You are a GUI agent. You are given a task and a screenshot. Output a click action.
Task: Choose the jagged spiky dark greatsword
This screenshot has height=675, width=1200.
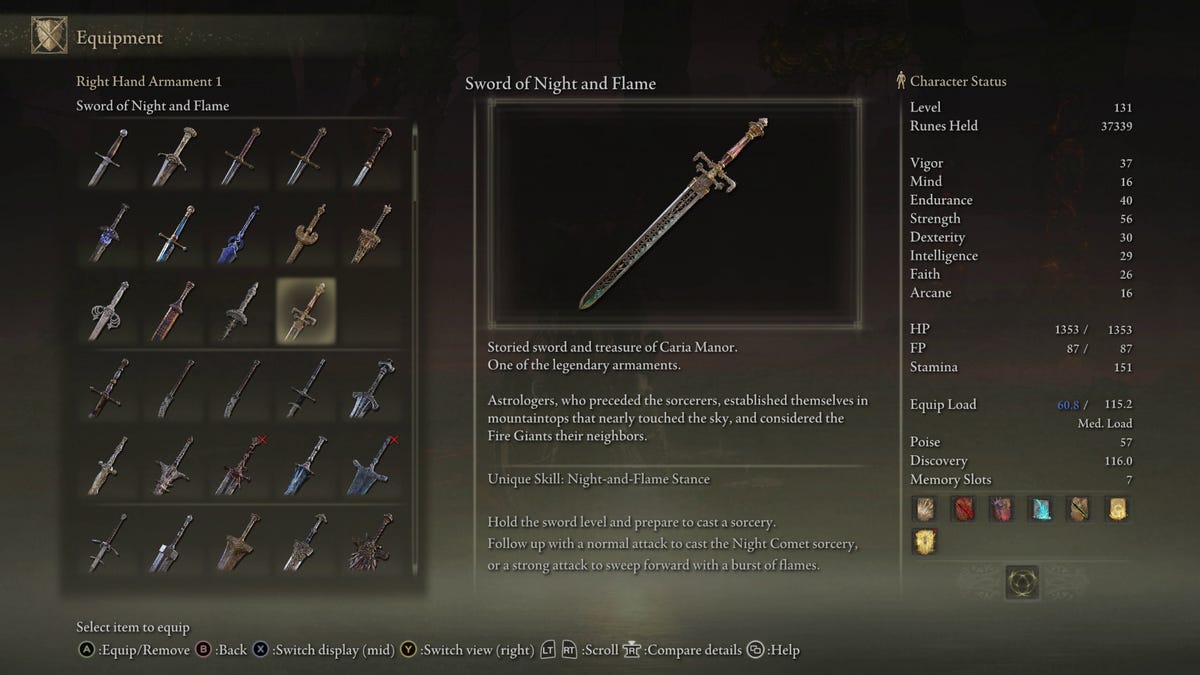371,543
